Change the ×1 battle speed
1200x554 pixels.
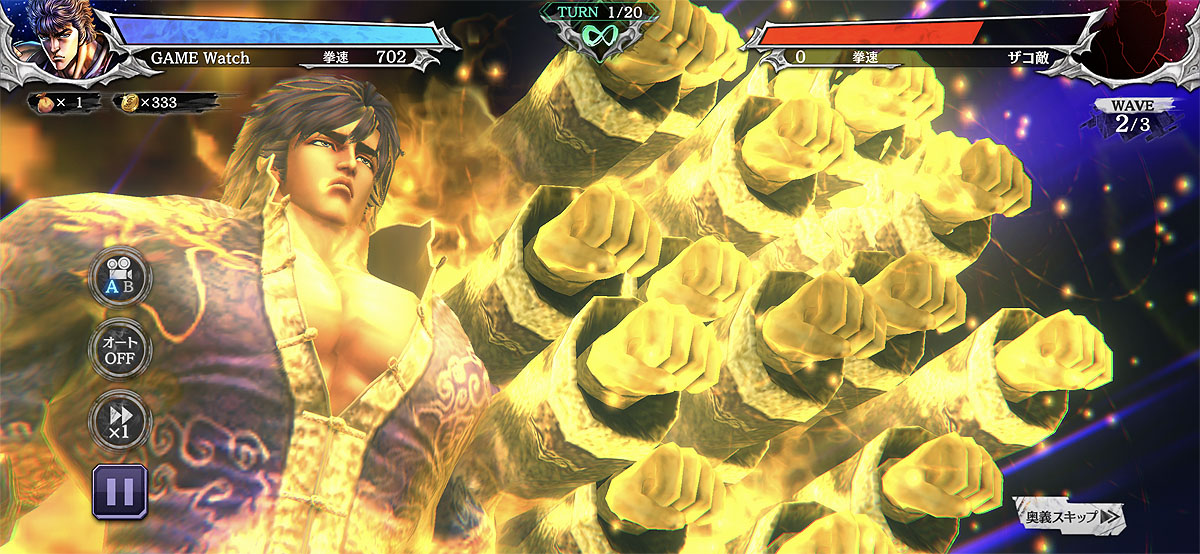(x=120, y=421)
